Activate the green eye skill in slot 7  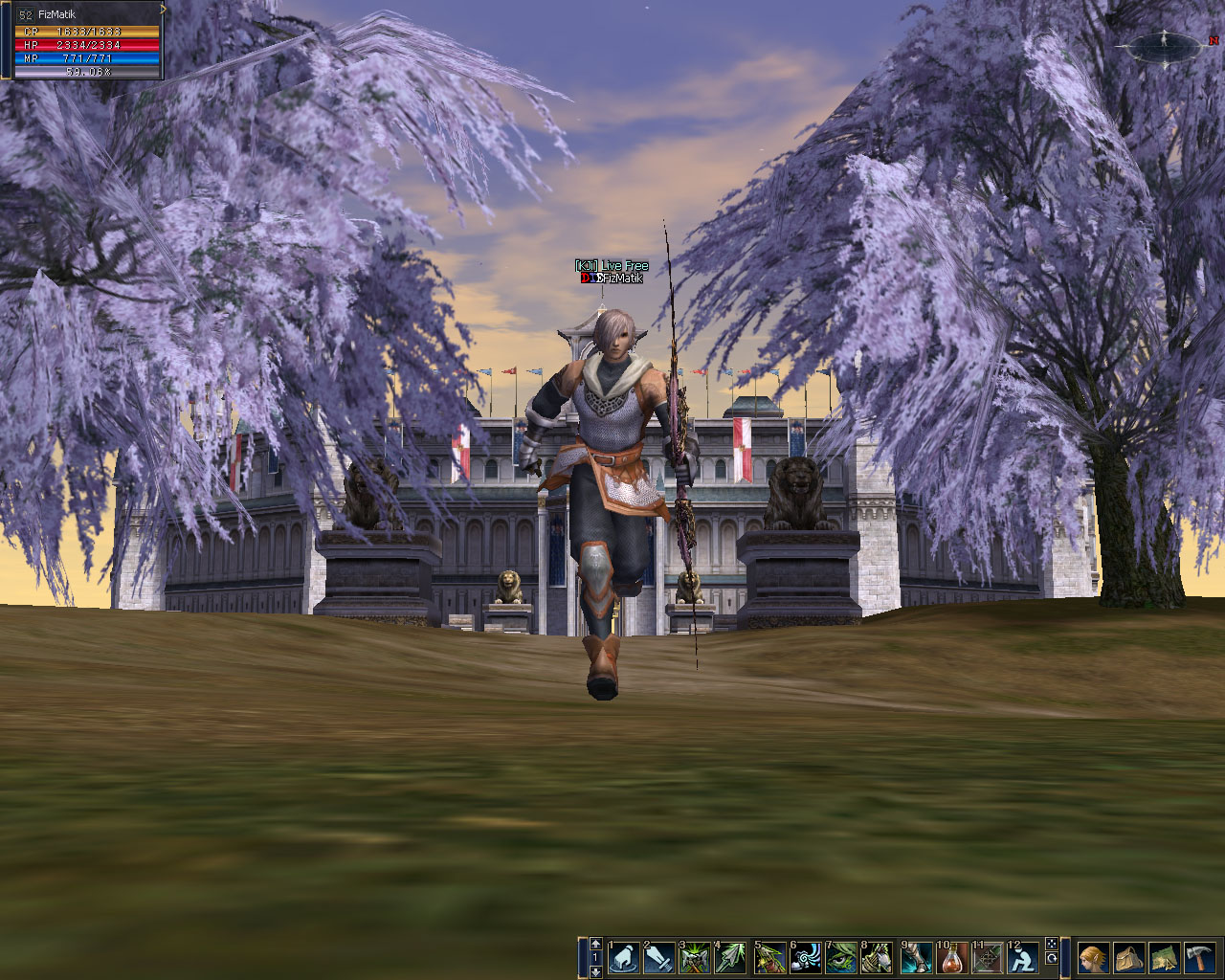tap(841, 958)
